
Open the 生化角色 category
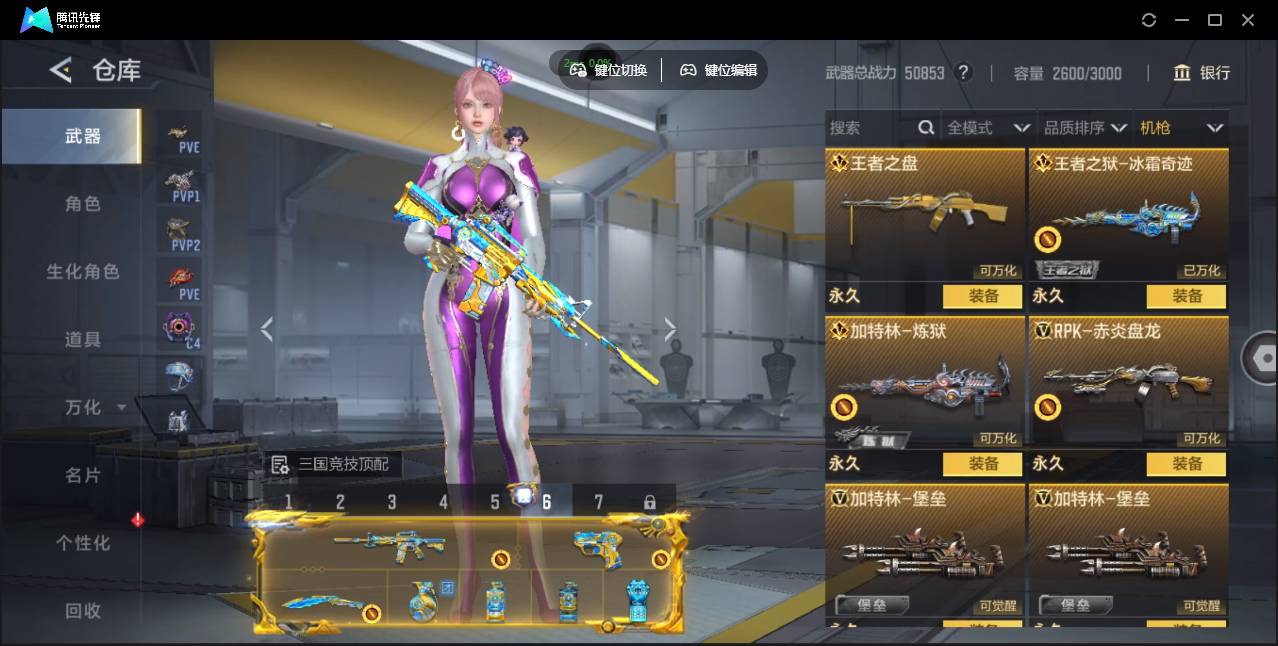tap(83, 272)
